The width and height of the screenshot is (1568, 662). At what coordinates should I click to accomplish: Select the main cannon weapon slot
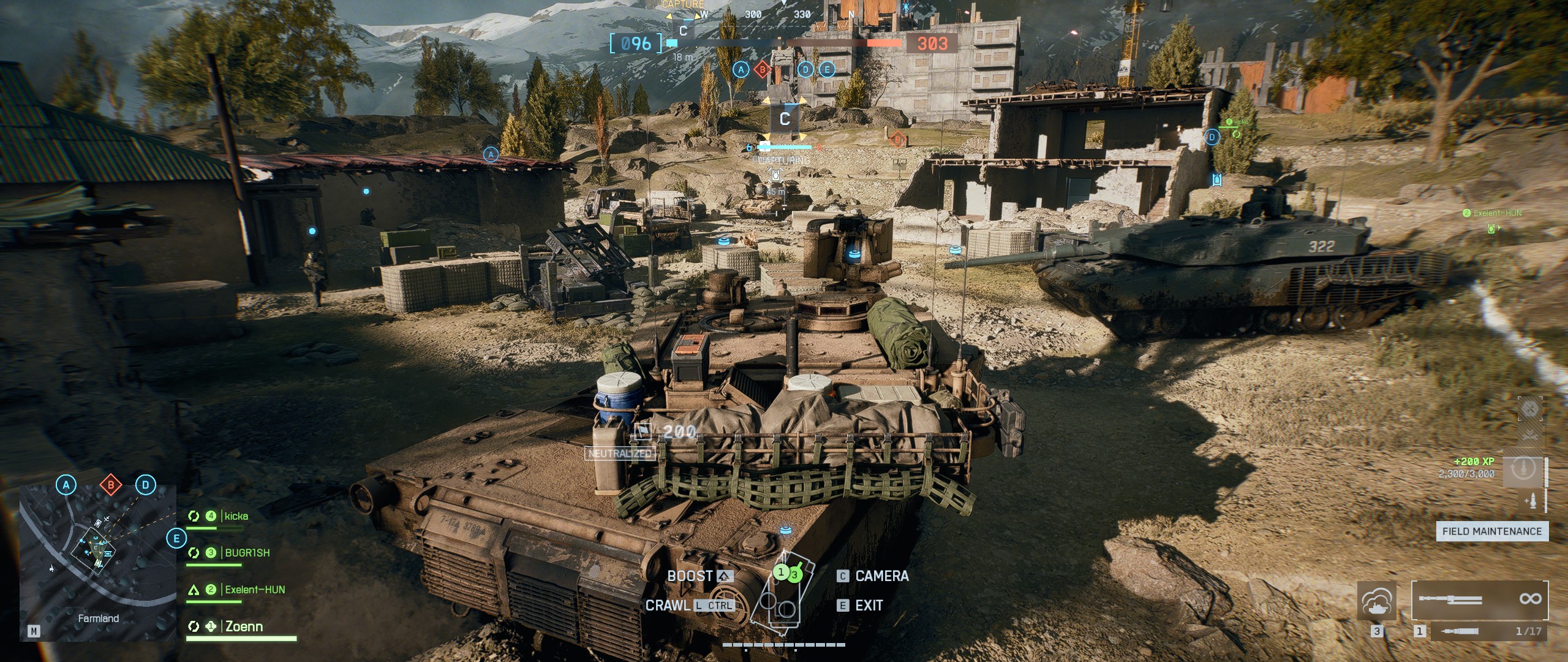point(1479,599)
